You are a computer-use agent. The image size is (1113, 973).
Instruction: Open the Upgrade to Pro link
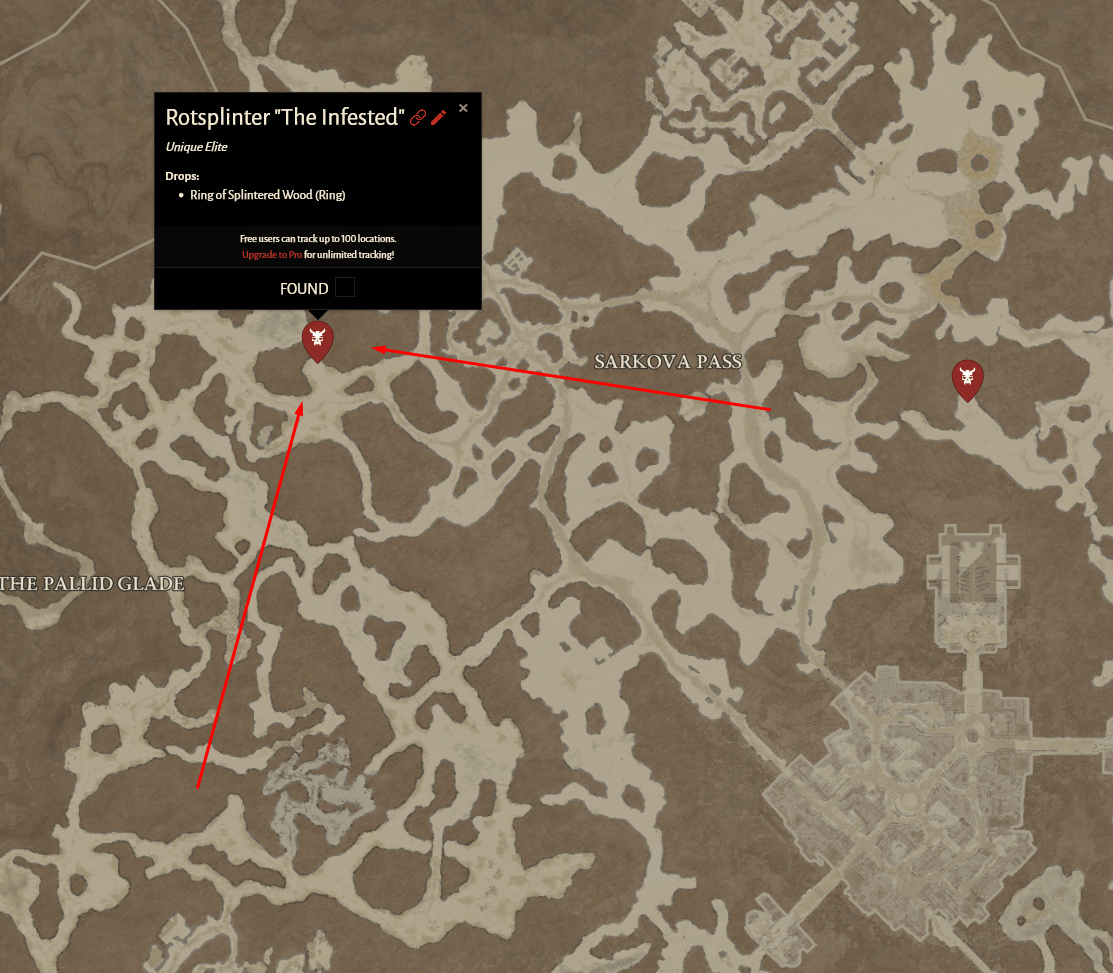click(271, 255)
